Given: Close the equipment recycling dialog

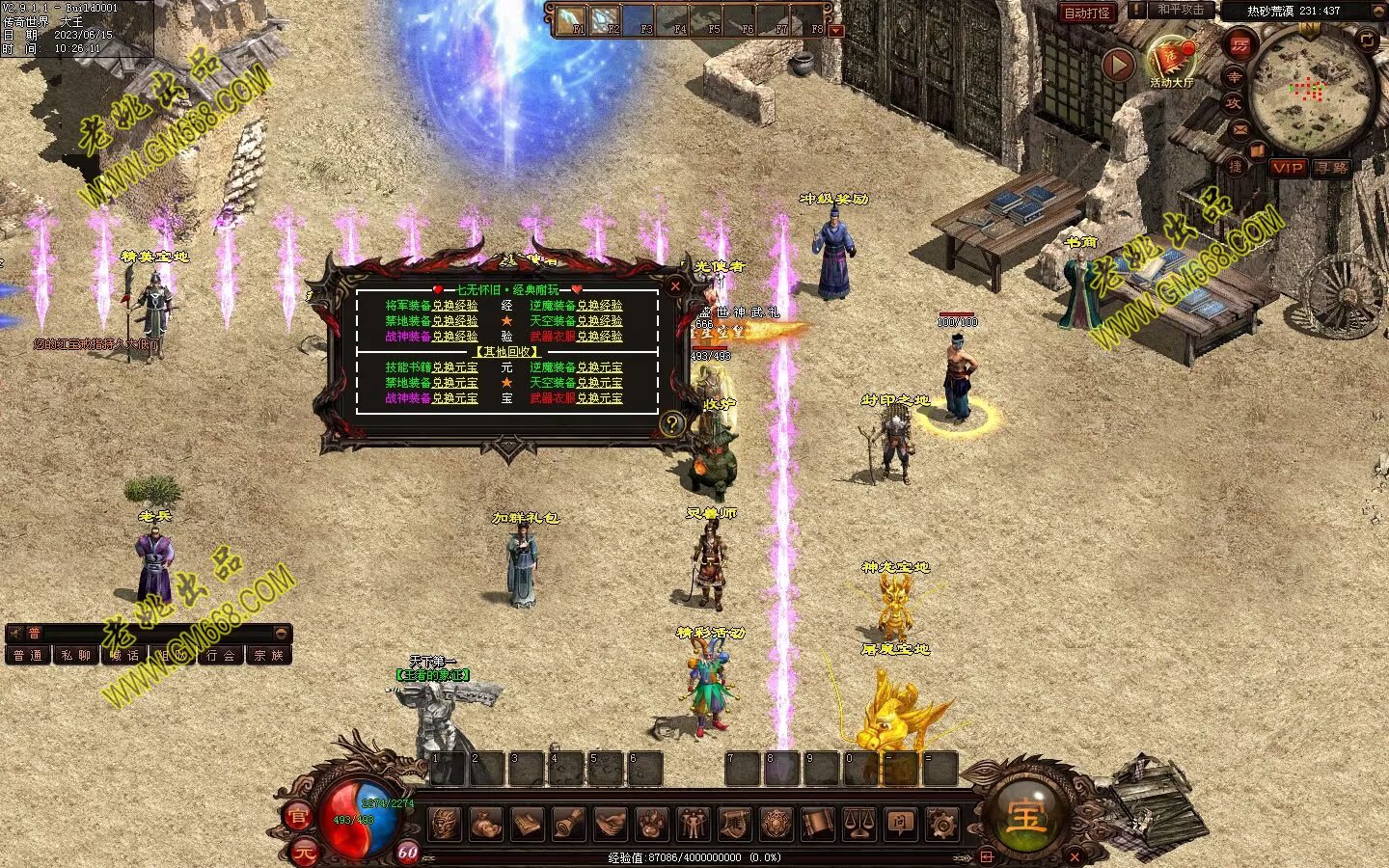Looking at the screenshot, I should [x=675, y=285].
